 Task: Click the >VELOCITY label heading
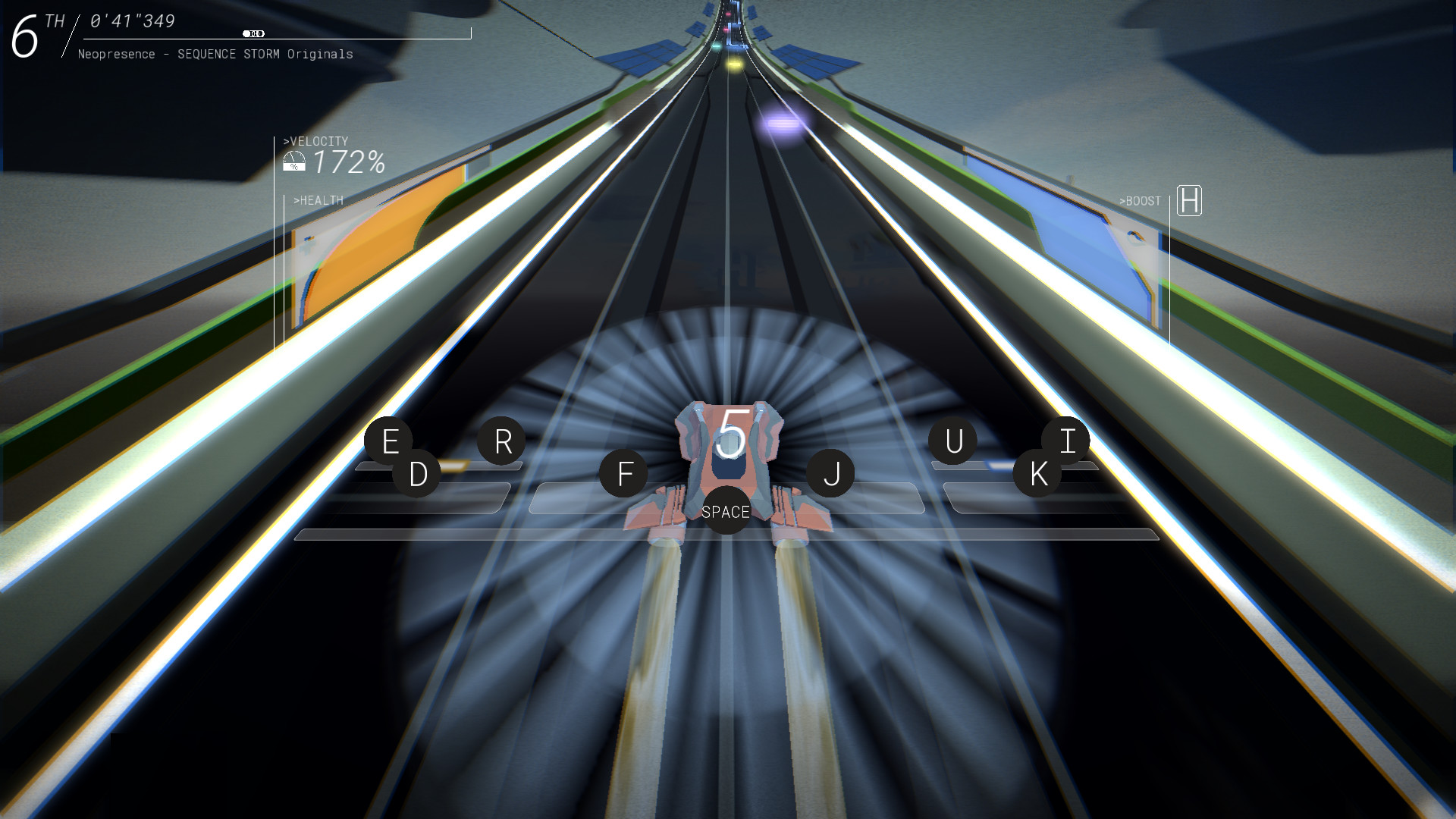tap(315, 140)
